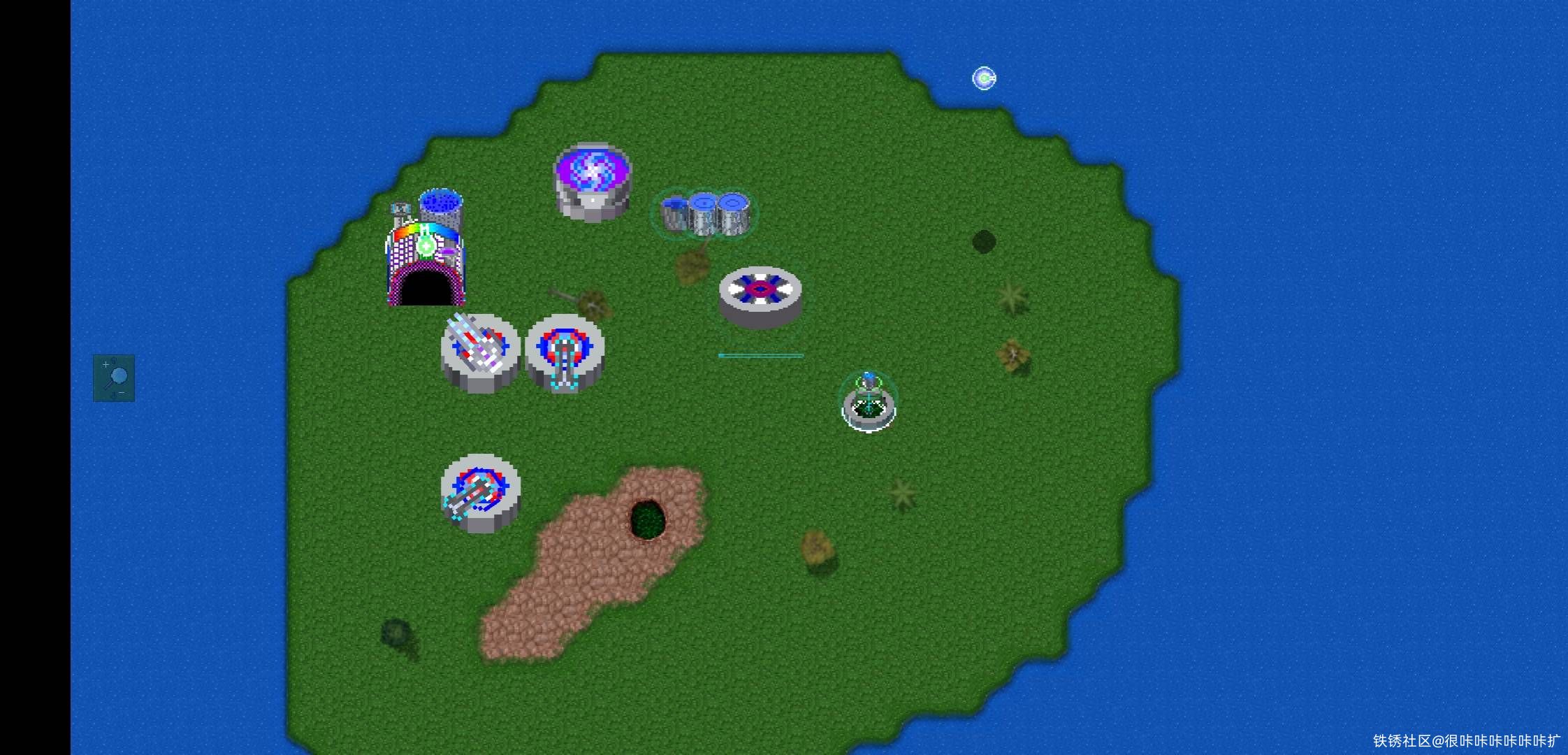Viewport: 1568px width, 755px height.
Task: Select the glowing blue orb unit over water
Action: pos(984,78)
